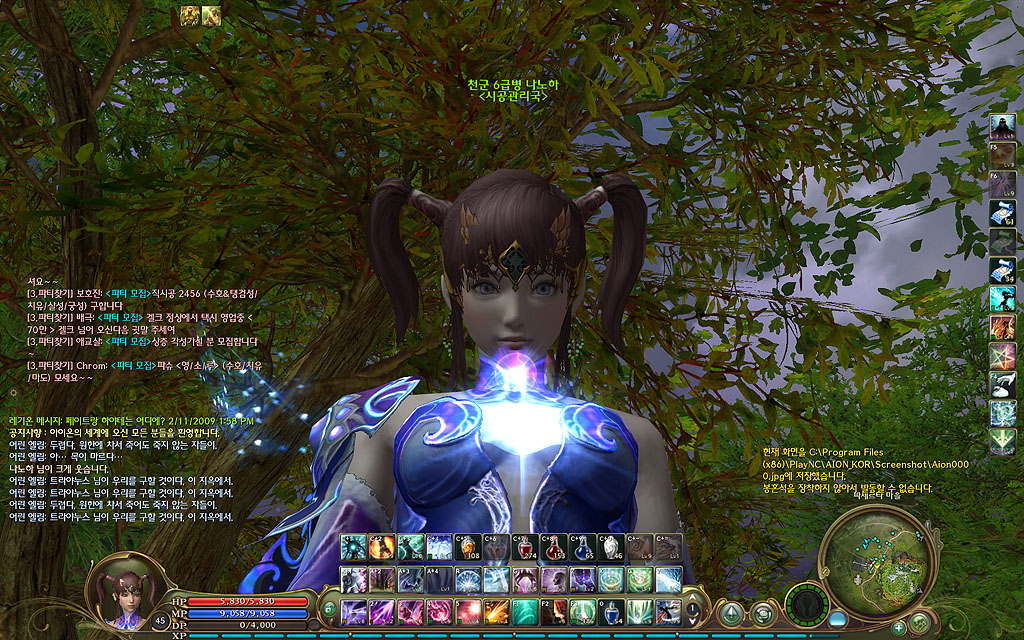Screen dimensions: 1024x640
Task: Activate the F1 teal skill slot
Action: click(x=525, y=611)
